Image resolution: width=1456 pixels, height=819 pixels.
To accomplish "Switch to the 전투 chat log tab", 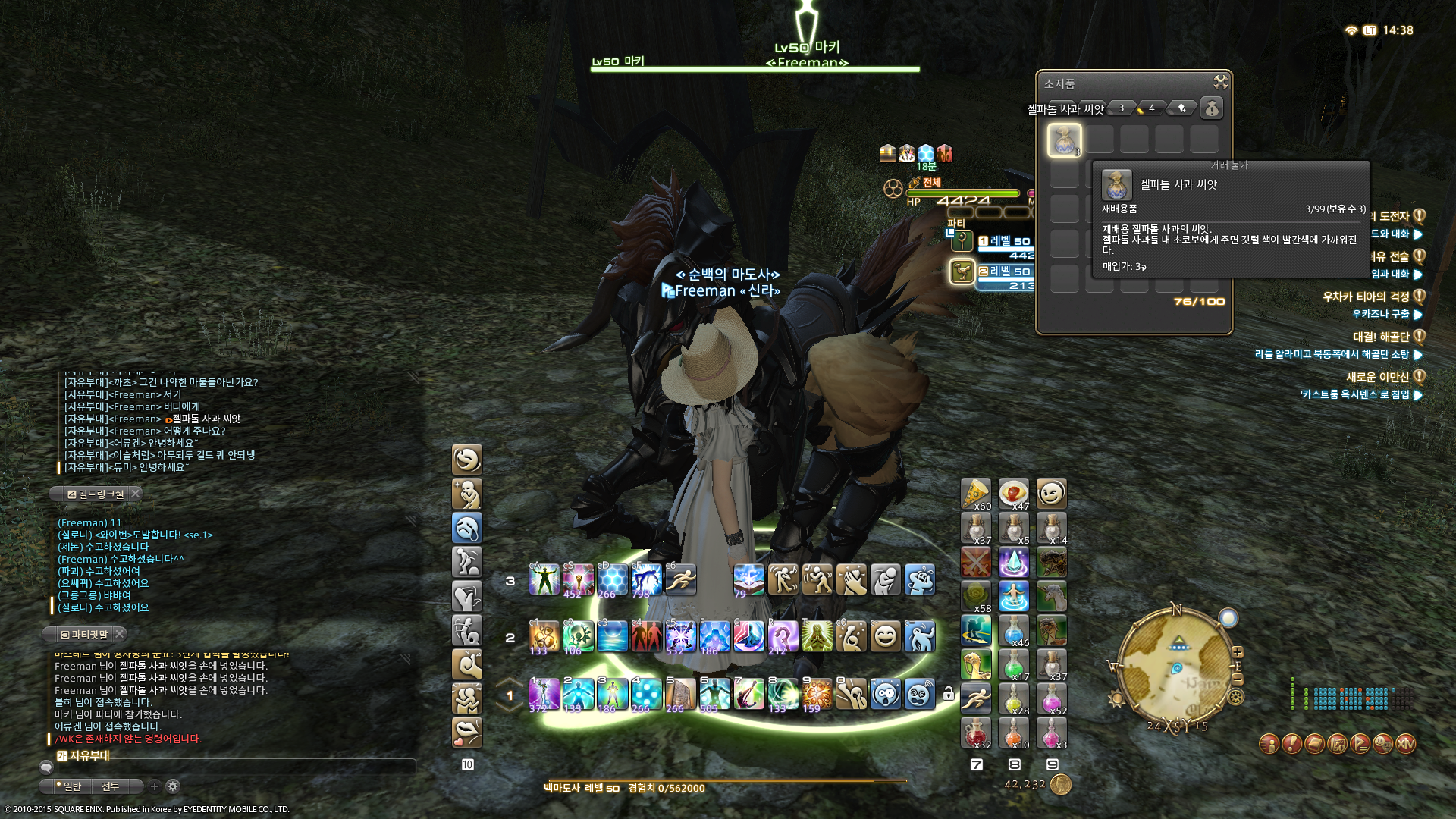I will click(x=111, y=786).
